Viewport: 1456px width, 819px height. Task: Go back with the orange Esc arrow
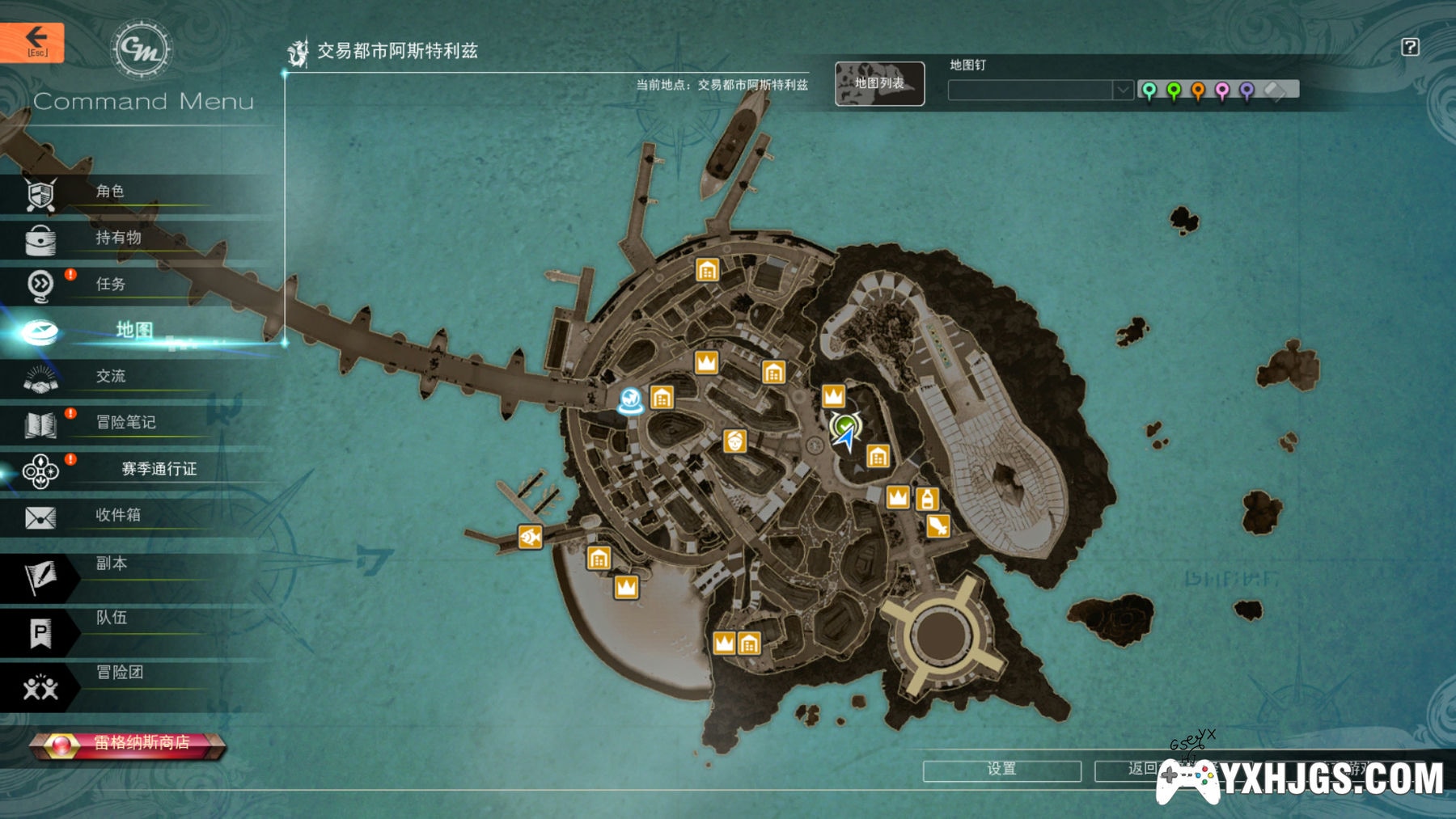(32, 41)
